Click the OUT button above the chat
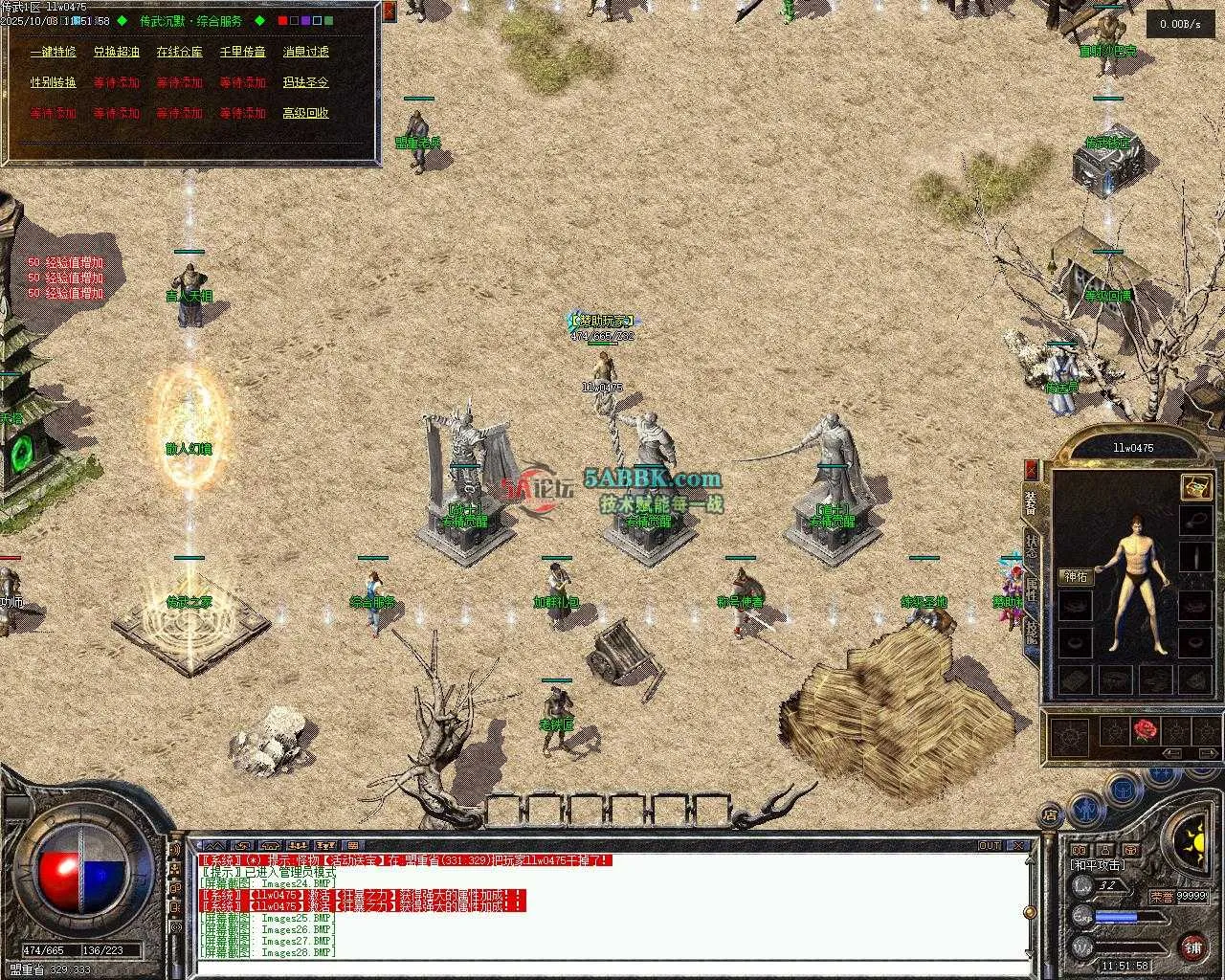 click(x=990, y=846)
